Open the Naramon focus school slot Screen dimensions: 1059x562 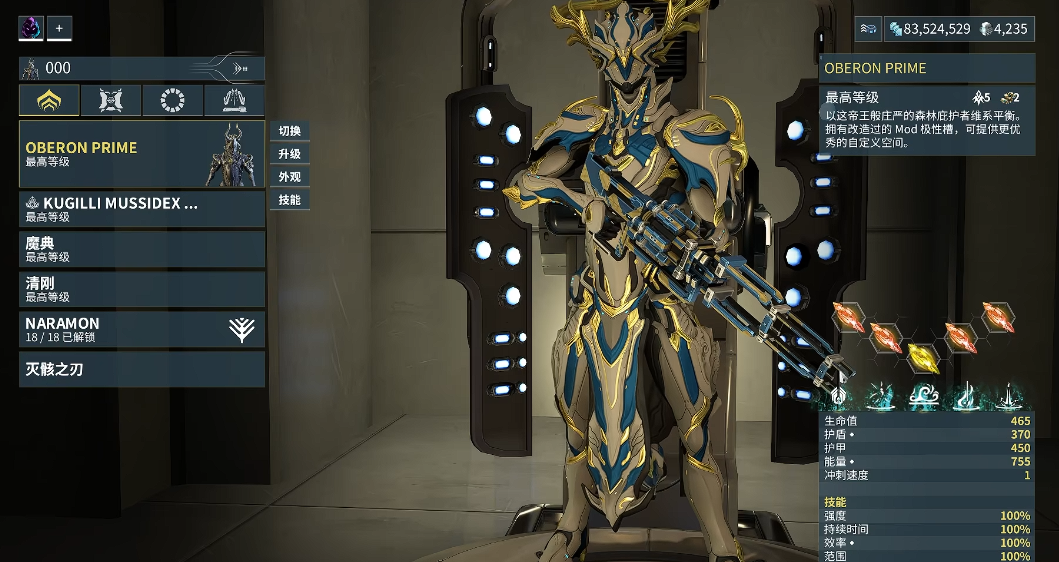point(141,330)
